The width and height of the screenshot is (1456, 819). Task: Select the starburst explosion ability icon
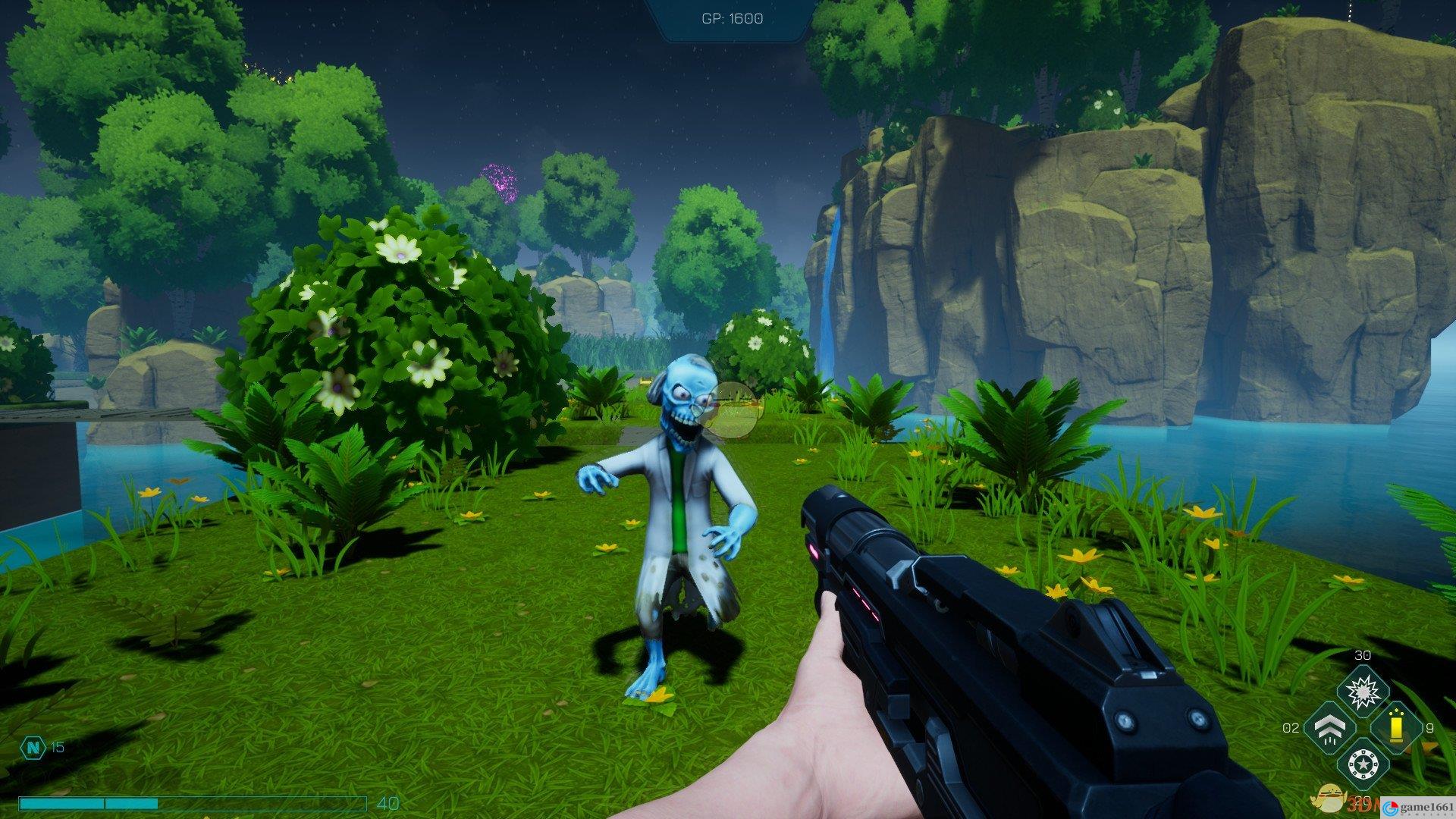tap(1362, 690)
